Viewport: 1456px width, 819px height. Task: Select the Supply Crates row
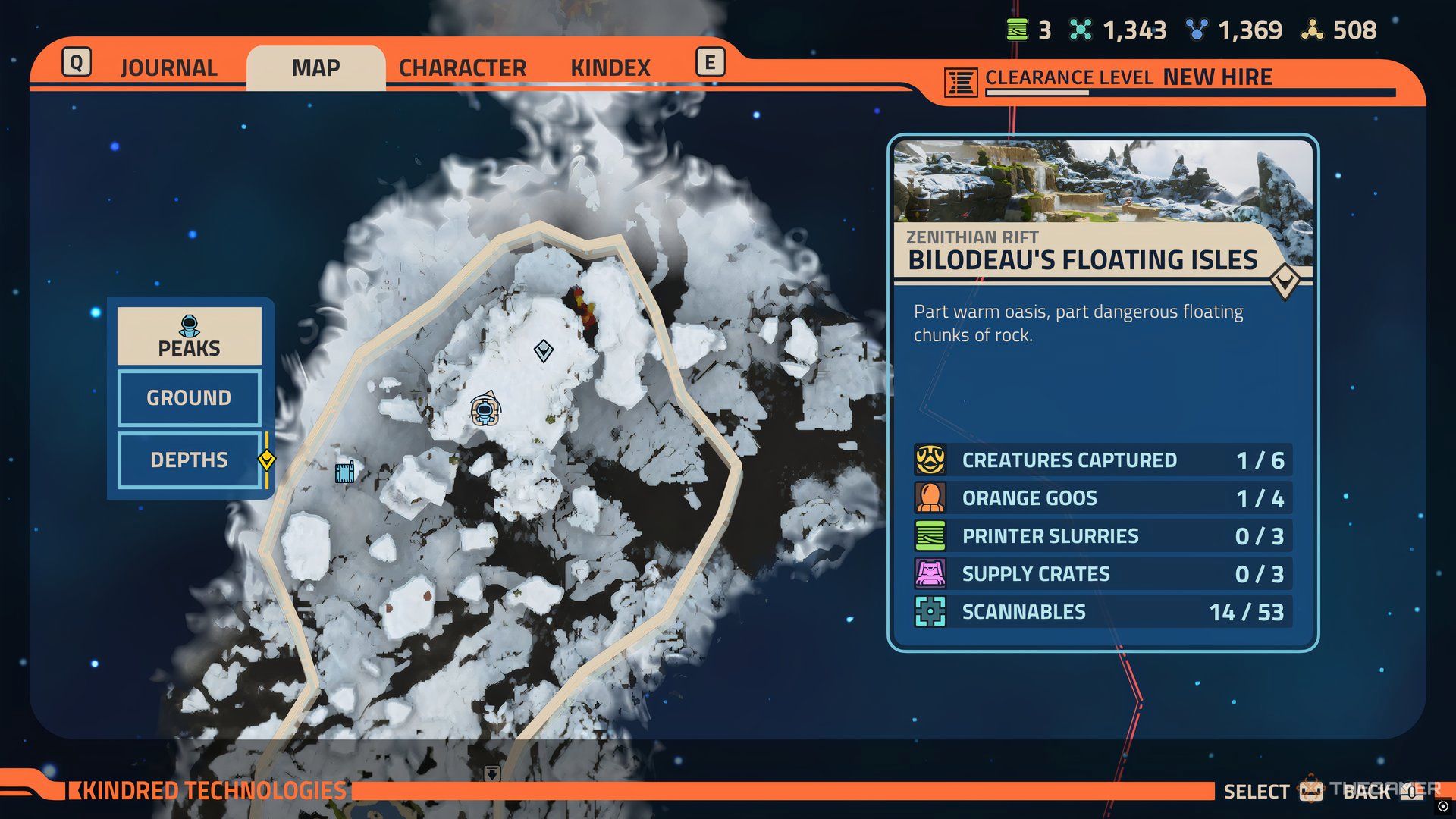tap(1103, 574)
